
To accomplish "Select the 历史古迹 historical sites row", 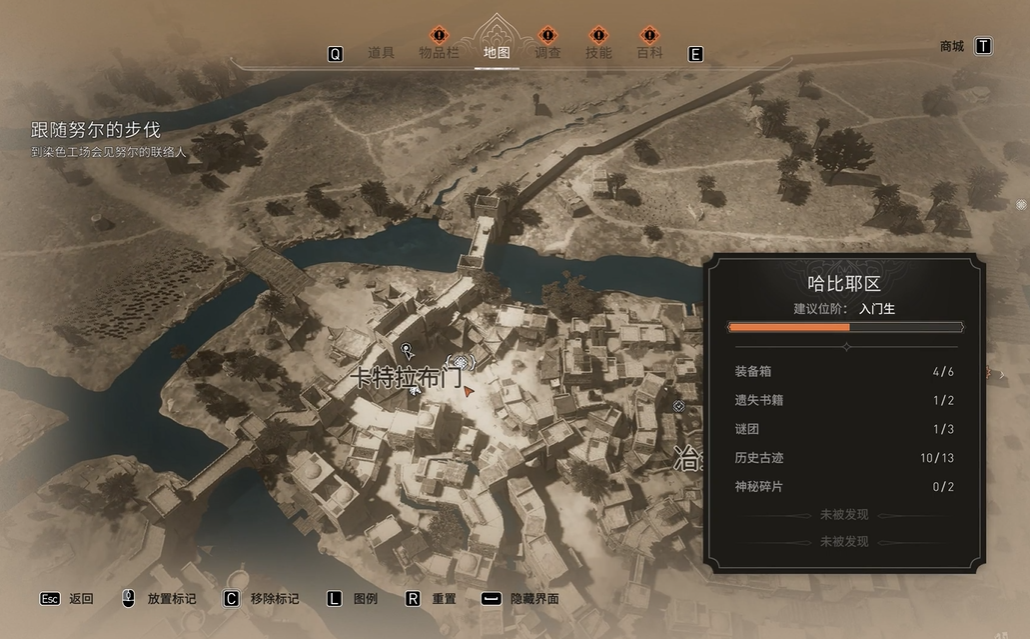I will pos(843,458).
